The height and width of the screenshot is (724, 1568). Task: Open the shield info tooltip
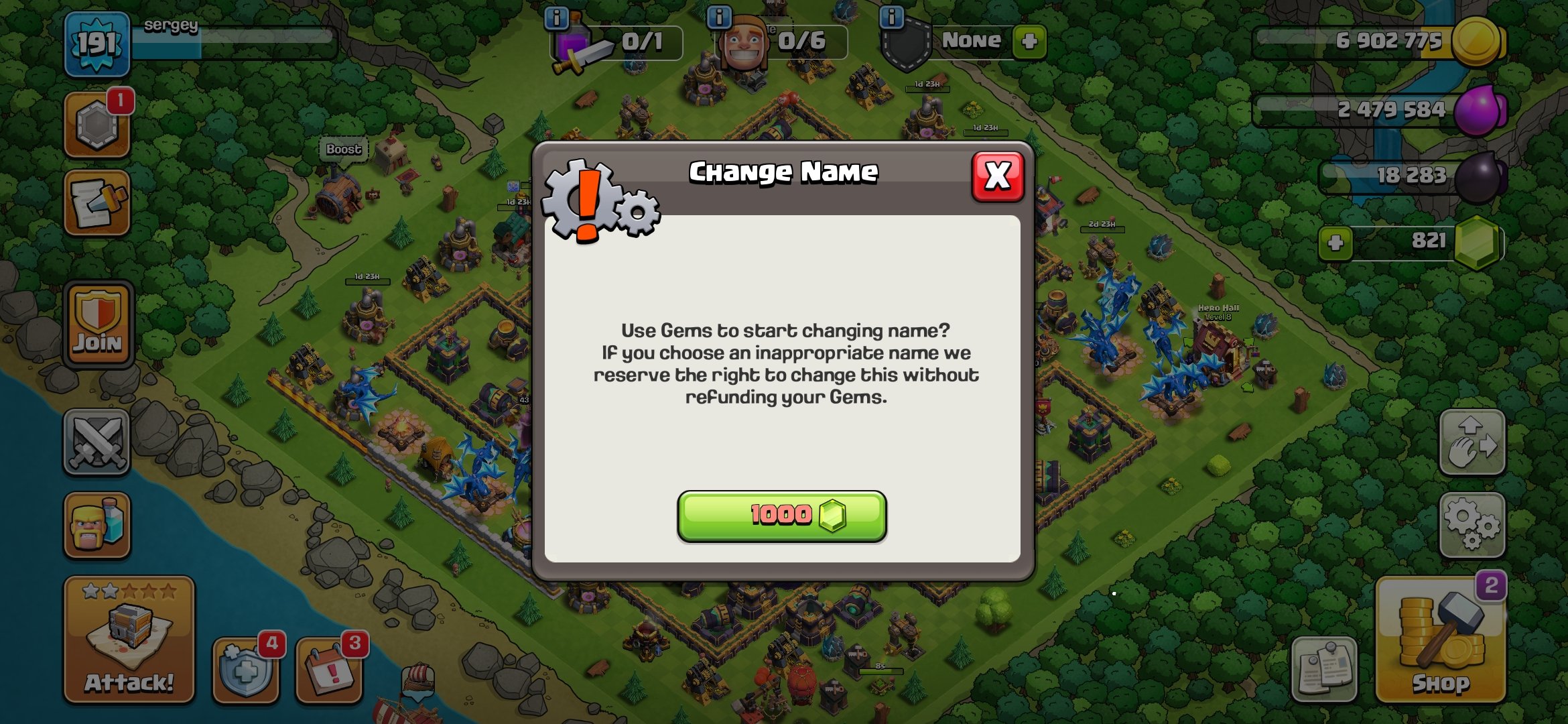tap(891, 17)
